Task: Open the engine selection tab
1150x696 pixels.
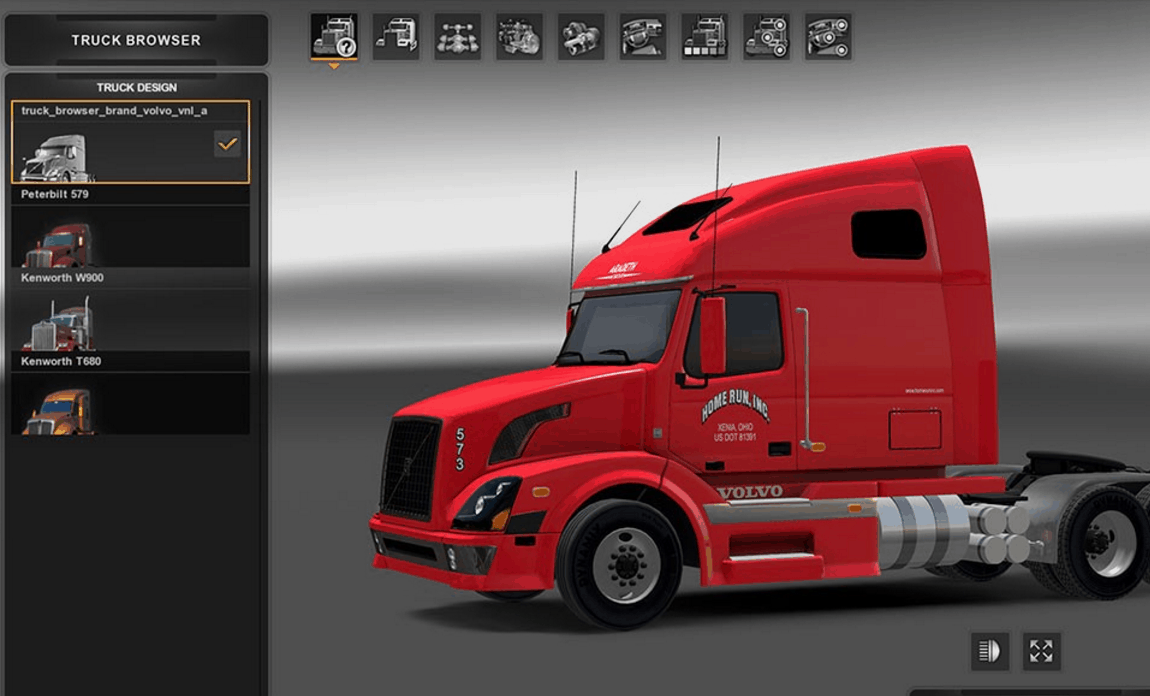Action: pyautogui.click(x=520, y=37)
